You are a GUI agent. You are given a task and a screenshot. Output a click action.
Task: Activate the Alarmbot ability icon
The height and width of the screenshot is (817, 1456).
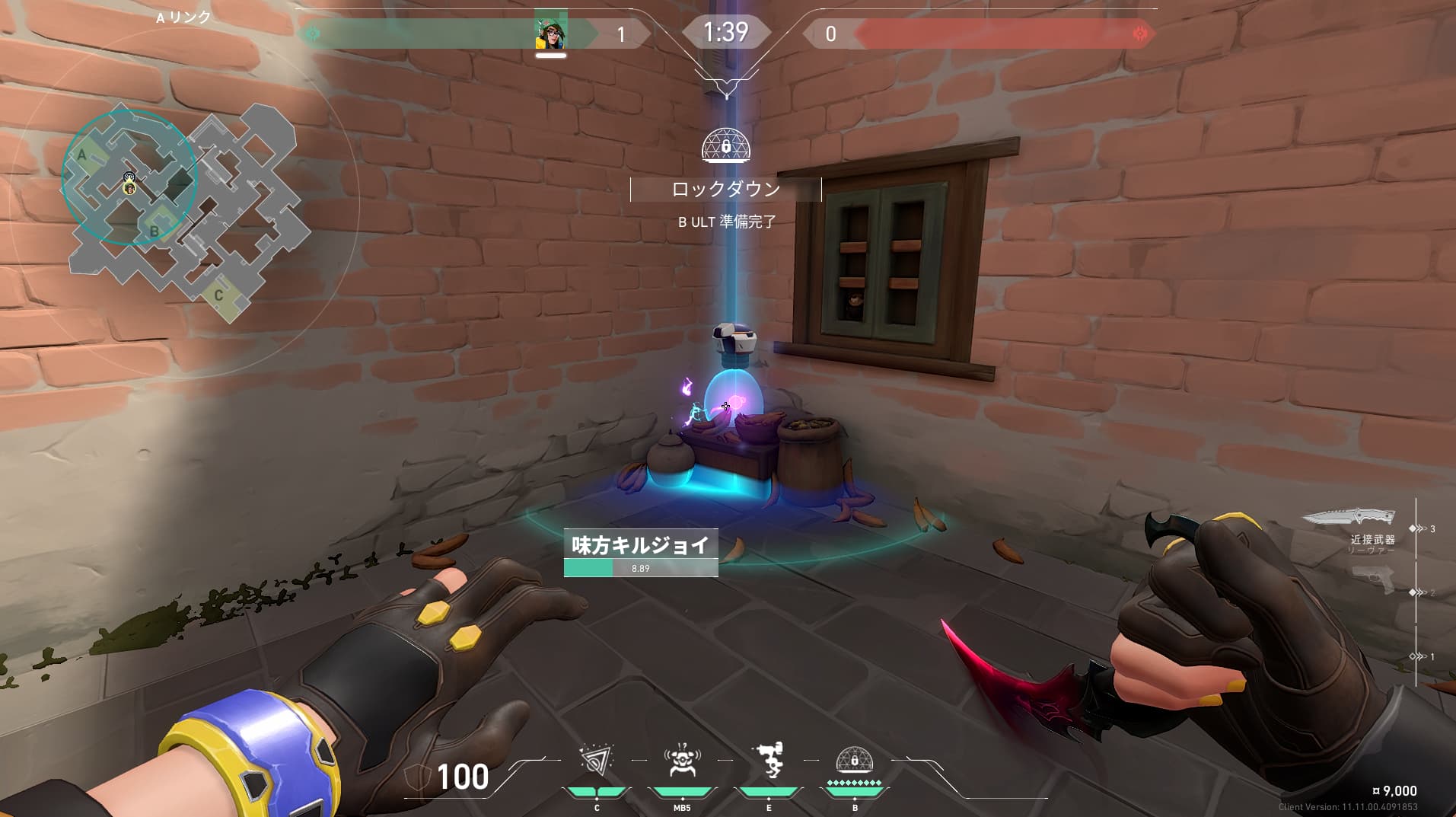click(682, 761)
